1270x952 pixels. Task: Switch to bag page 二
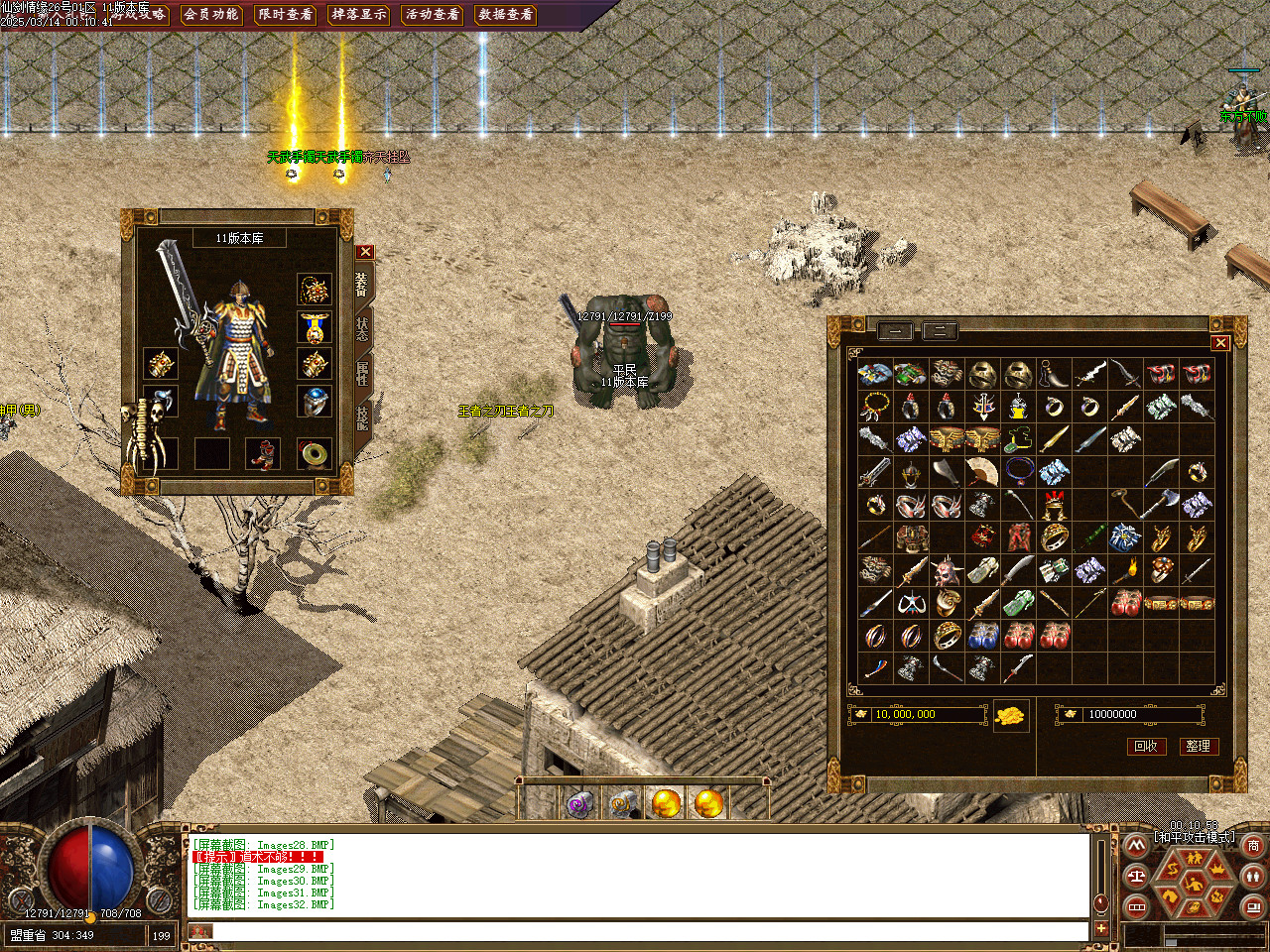coord(940,331)
